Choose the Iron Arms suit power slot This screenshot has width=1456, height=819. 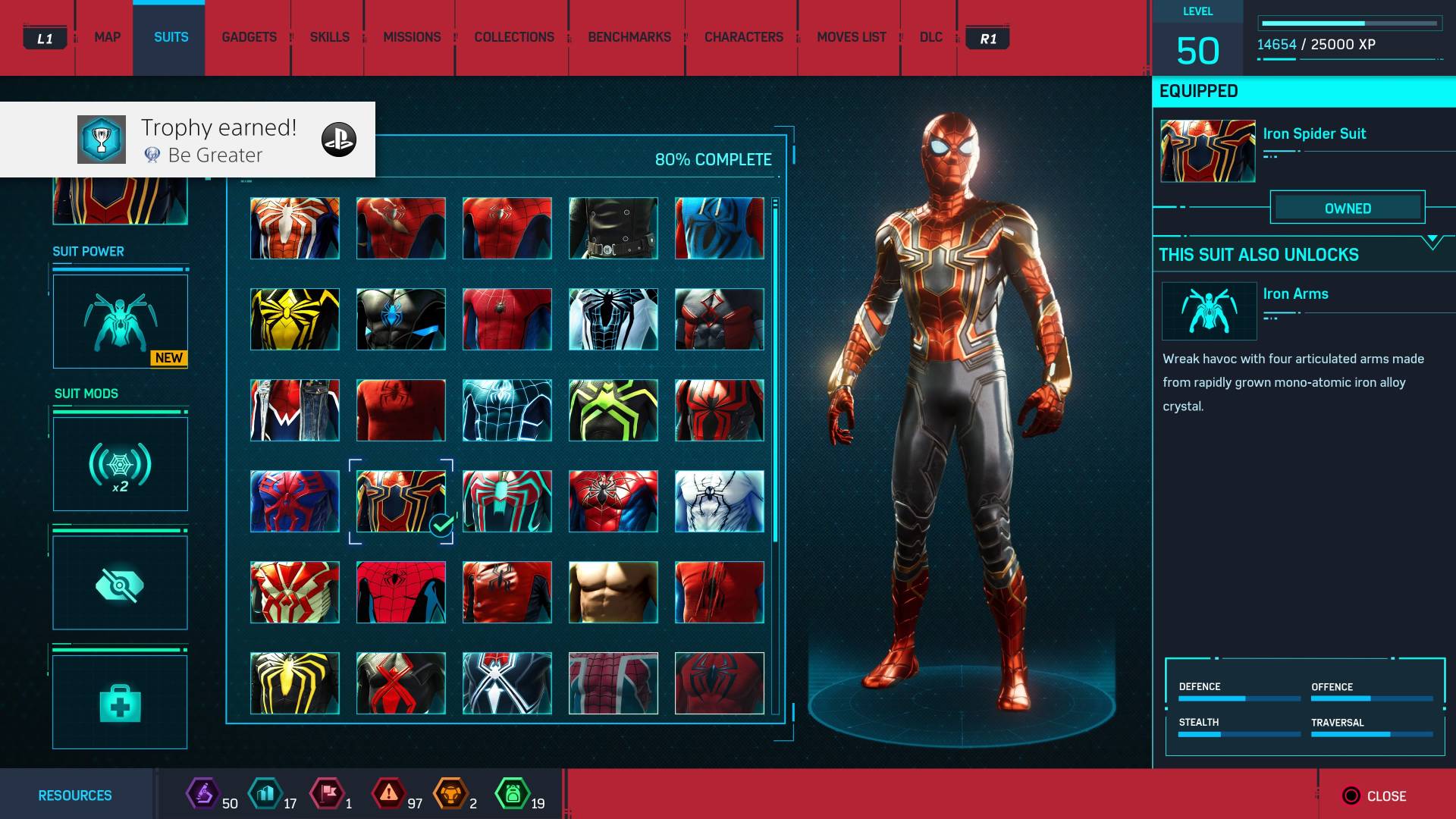(x=120, y=322)
